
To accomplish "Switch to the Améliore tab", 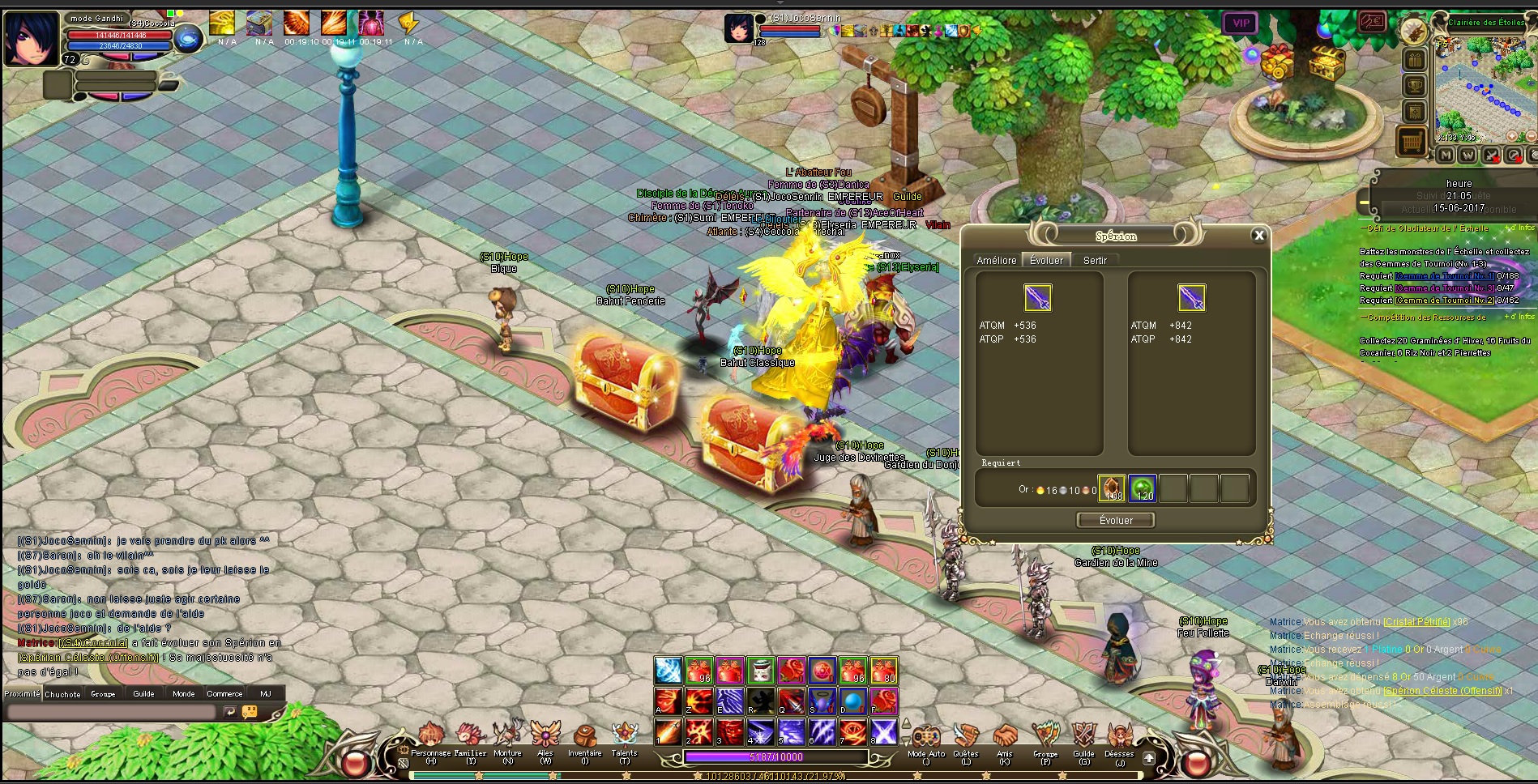I will [996, 261].
